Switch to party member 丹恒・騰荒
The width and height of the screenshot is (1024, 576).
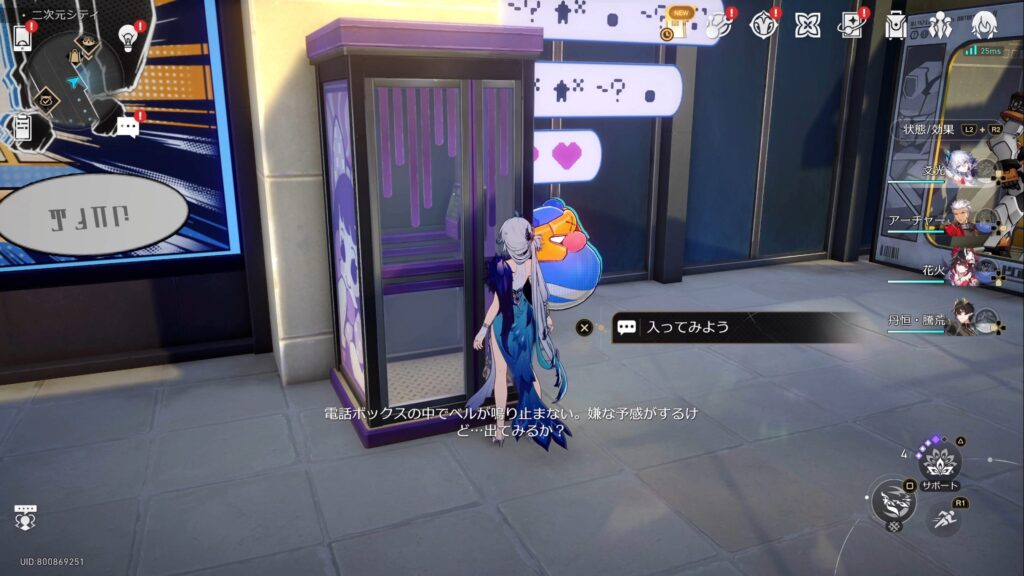click(960, 320)
